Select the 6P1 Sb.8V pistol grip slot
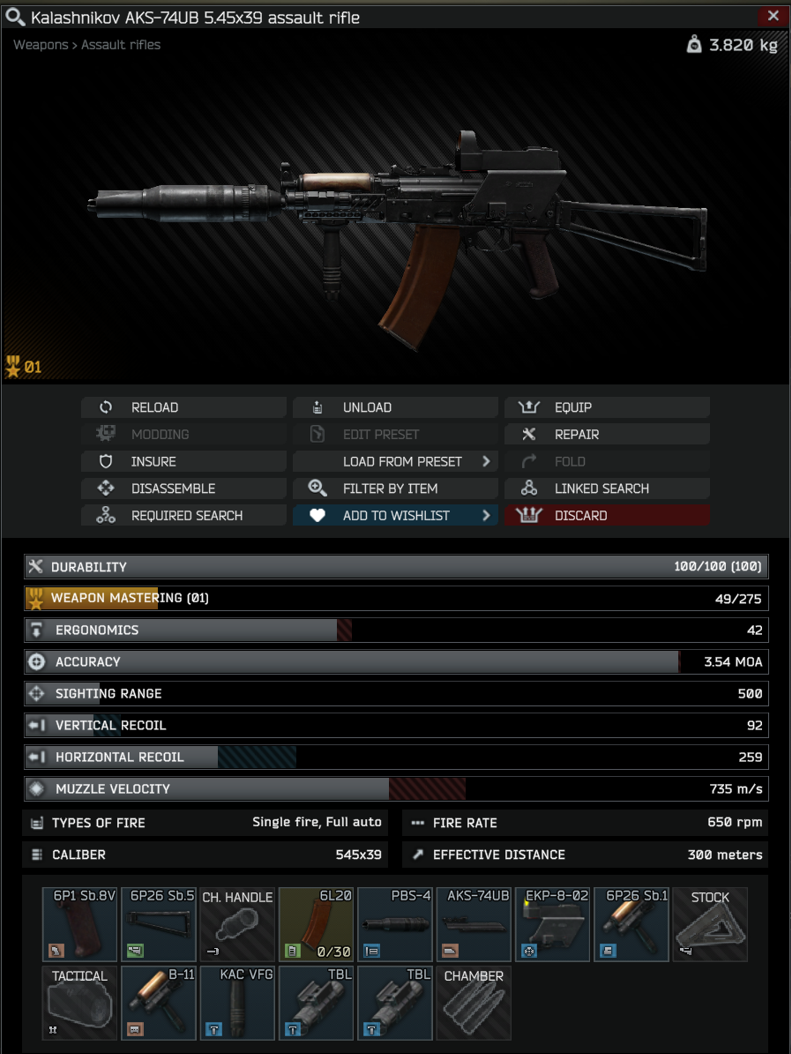 pyautogui.click(x=80, y=925)
